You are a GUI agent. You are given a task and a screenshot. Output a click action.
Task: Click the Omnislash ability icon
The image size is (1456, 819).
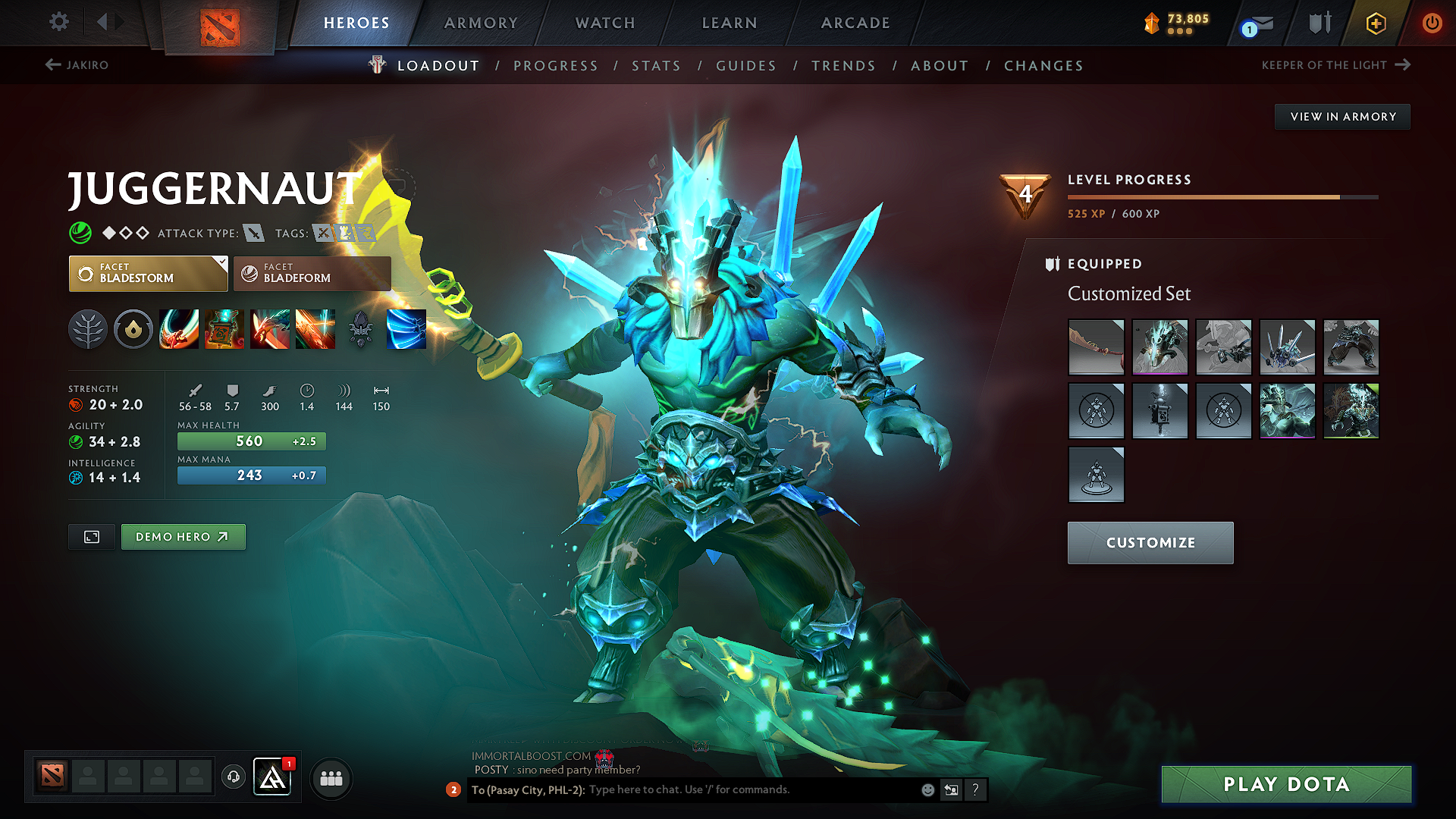point(315,329)
